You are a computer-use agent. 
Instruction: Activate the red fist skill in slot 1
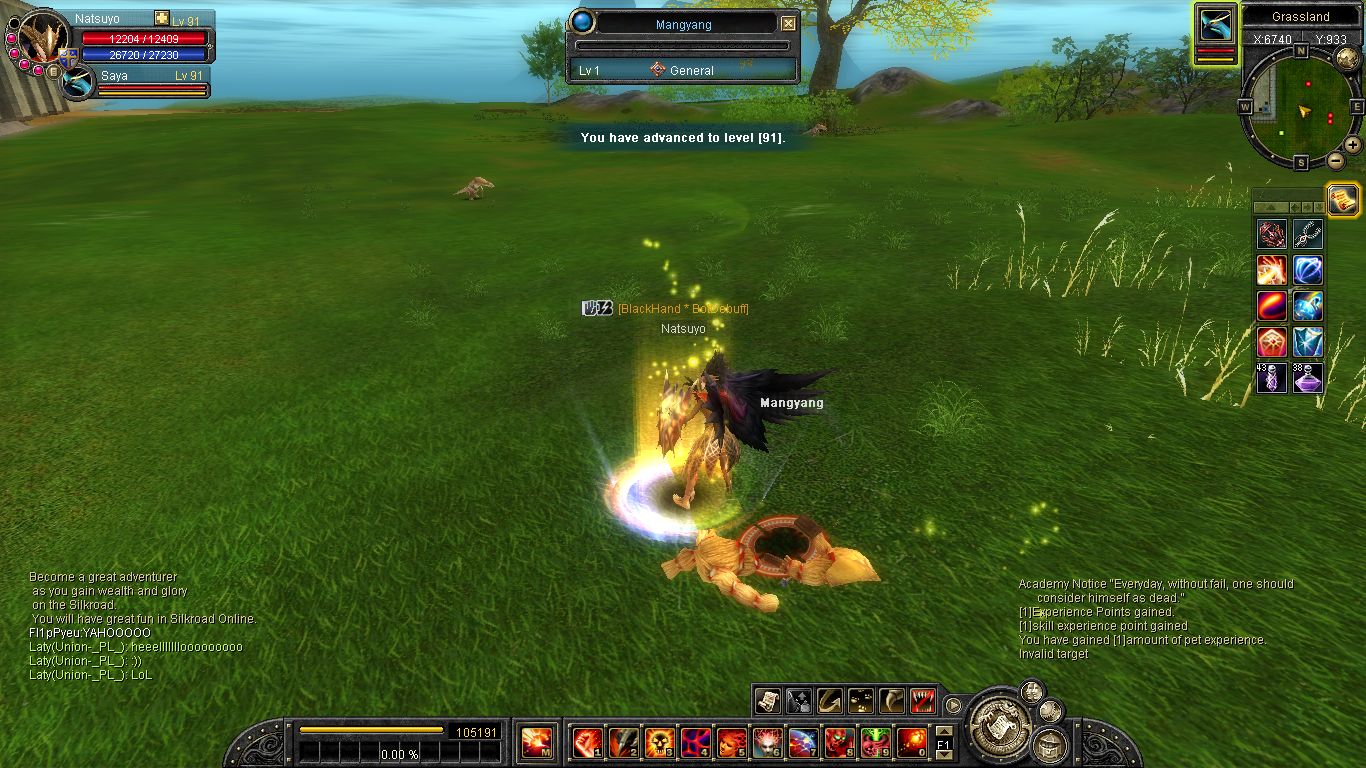pyautogui.click(x=586, y=742)
